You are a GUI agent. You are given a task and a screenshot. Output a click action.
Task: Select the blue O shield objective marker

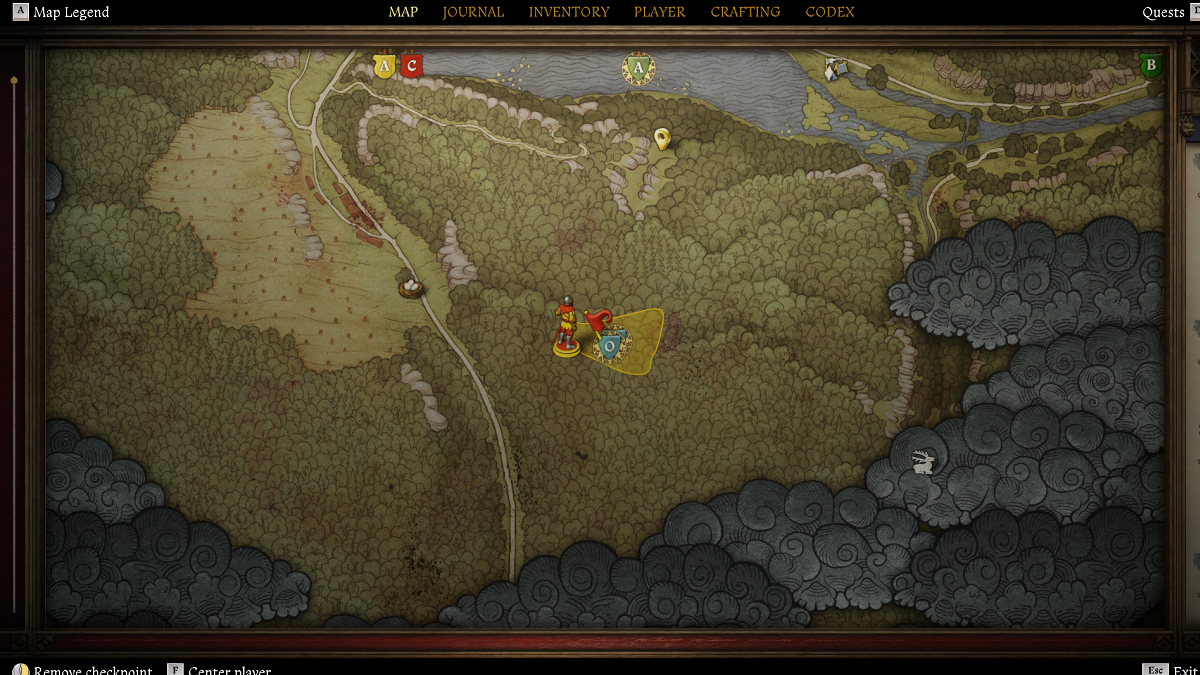point(609,346)
